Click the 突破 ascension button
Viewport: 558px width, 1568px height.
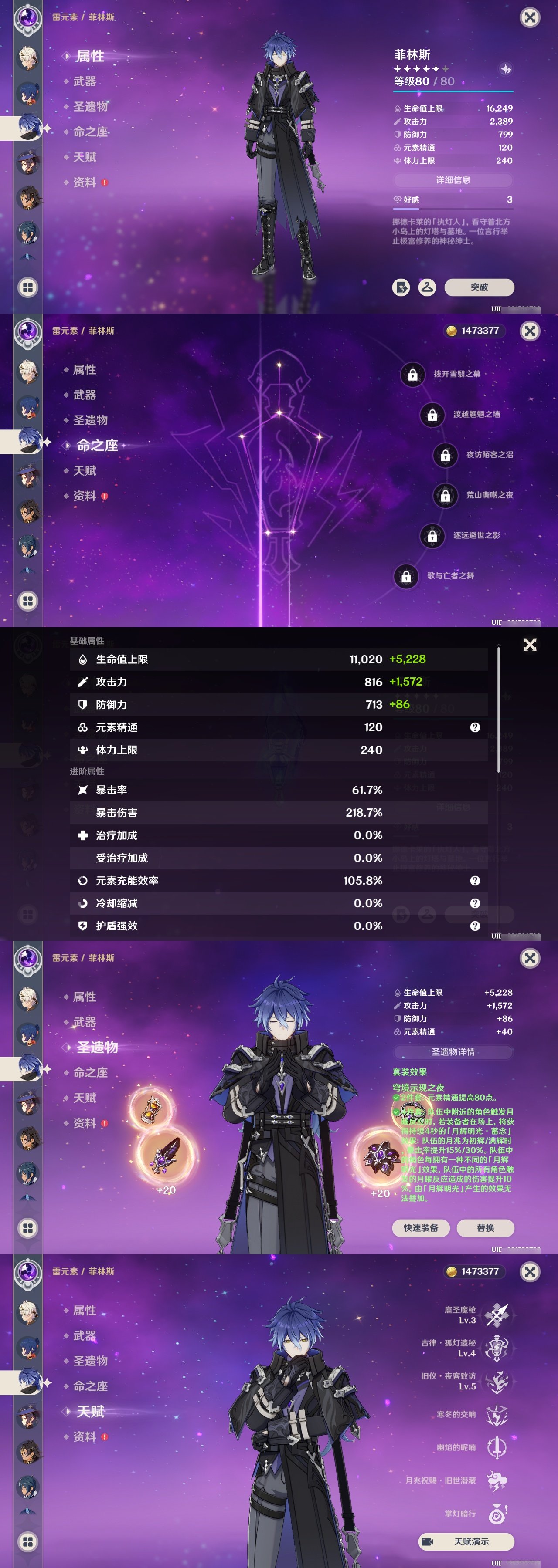[479, 287]
